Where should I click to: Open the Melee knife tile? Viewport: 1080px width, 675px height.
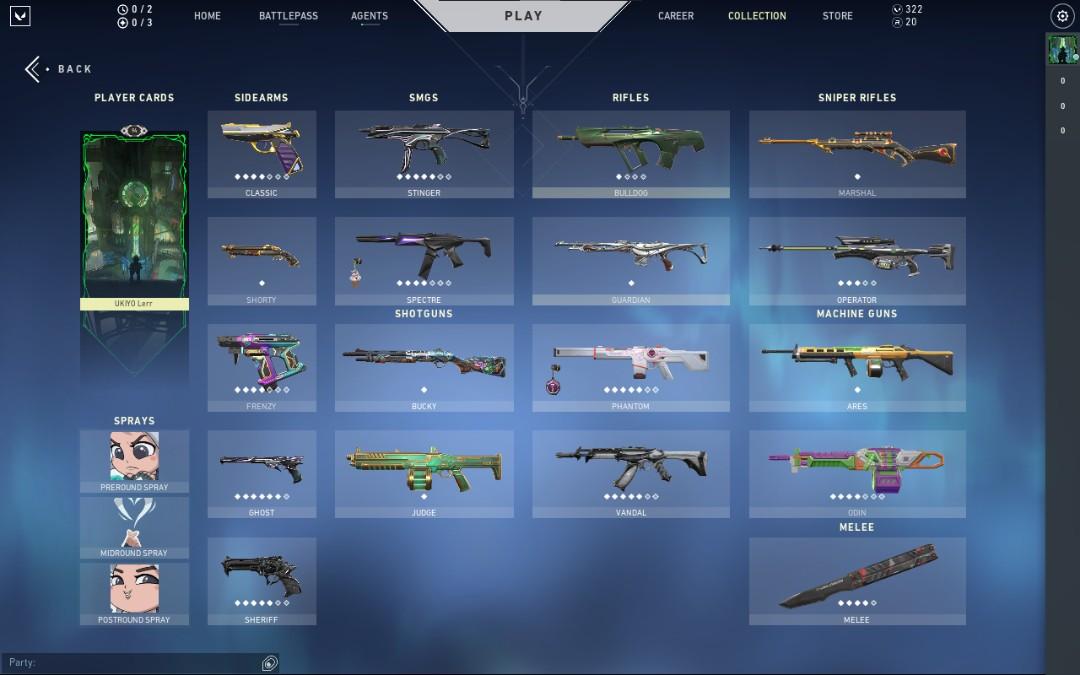pyautogui.click(x=857, y=581)
